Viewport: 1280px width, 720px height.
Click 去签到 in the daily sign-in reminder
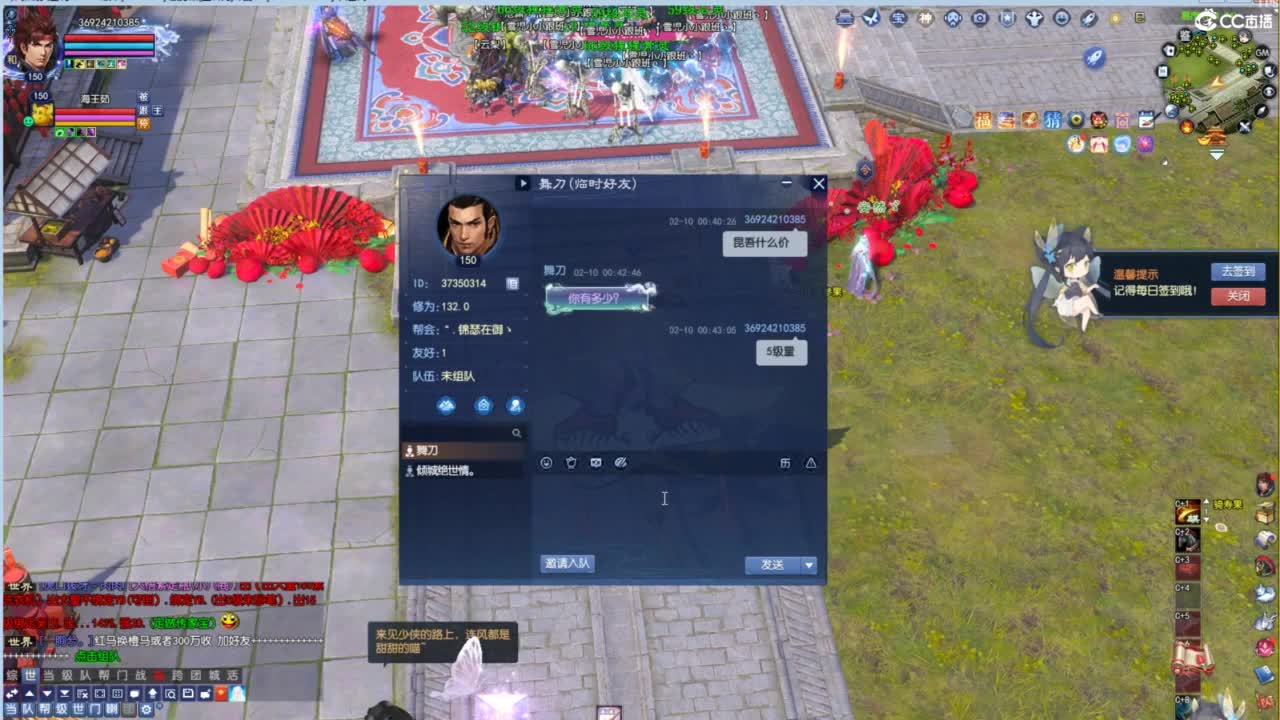[1239, 271]
